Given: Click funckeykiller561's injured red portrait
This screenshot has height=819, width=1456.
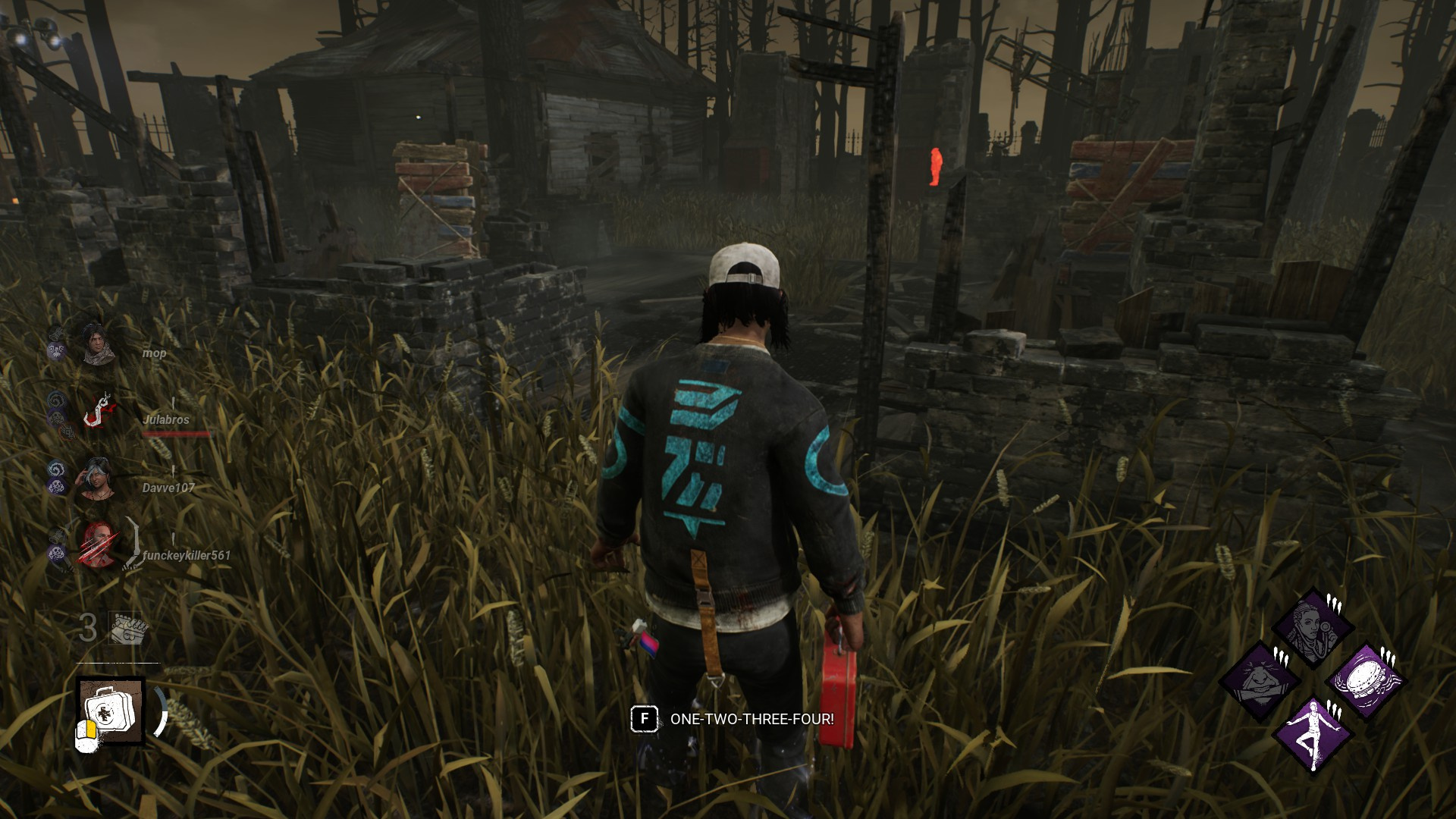Looking at the screenshot, I should tap(97, 545).
